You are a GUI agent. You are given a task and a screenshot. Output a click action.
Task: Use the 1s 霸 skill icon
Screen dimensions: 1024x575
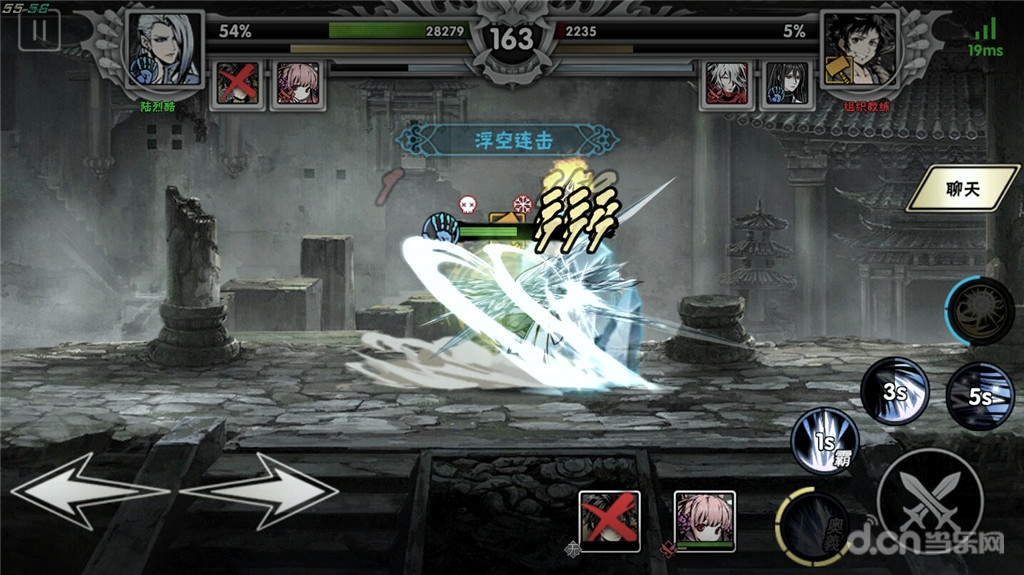pos(825,440)
